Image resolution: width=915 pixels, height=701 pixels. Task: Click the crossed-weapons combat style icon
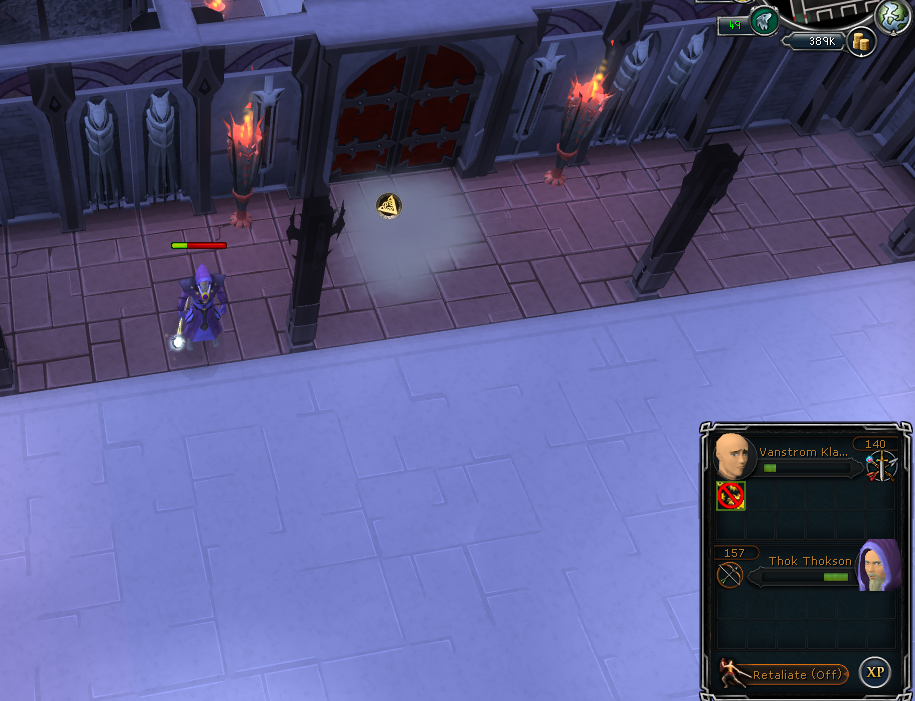pos(882,465)
